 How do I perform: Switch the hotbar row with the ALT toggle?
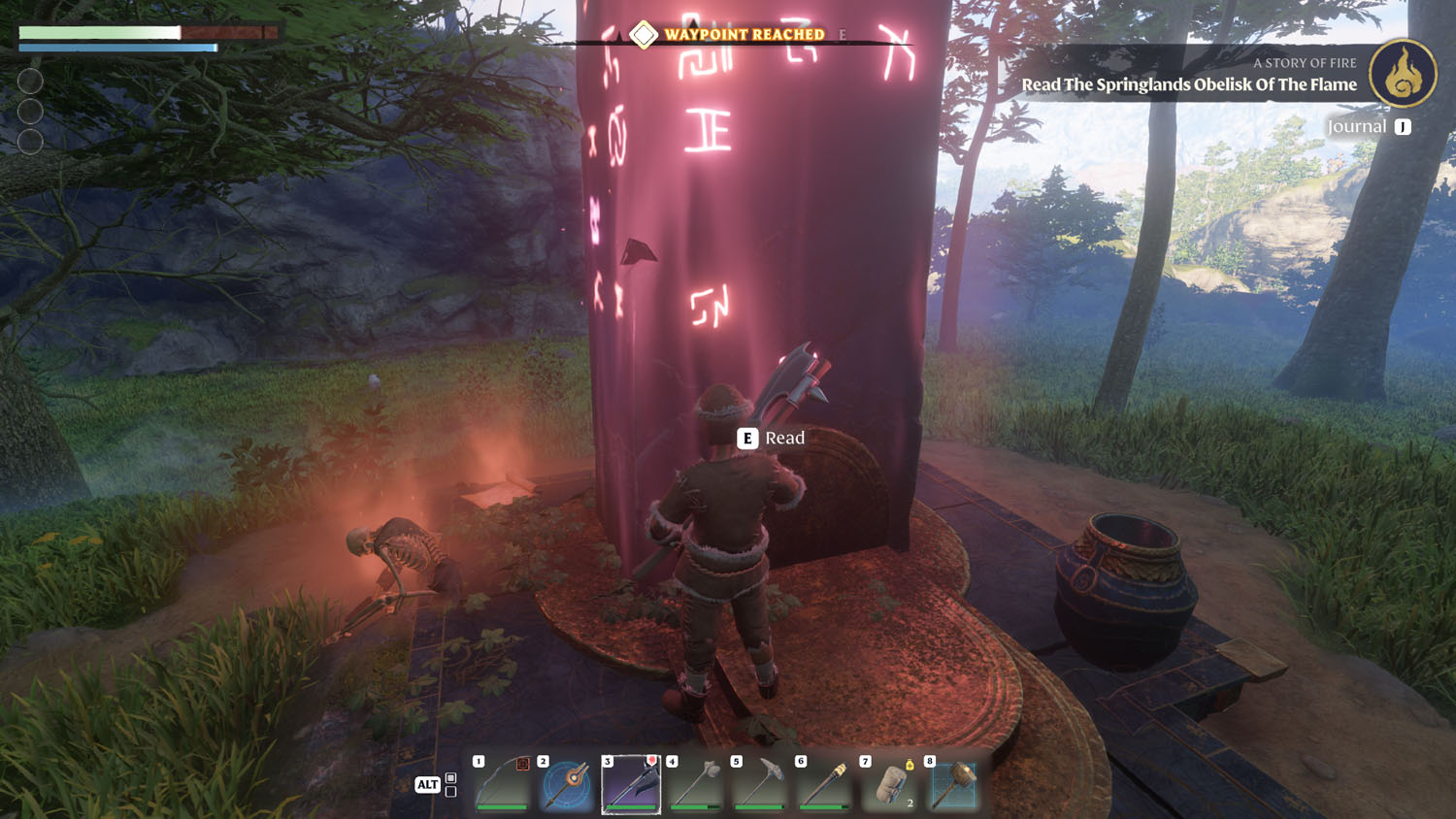coord(428,784)
